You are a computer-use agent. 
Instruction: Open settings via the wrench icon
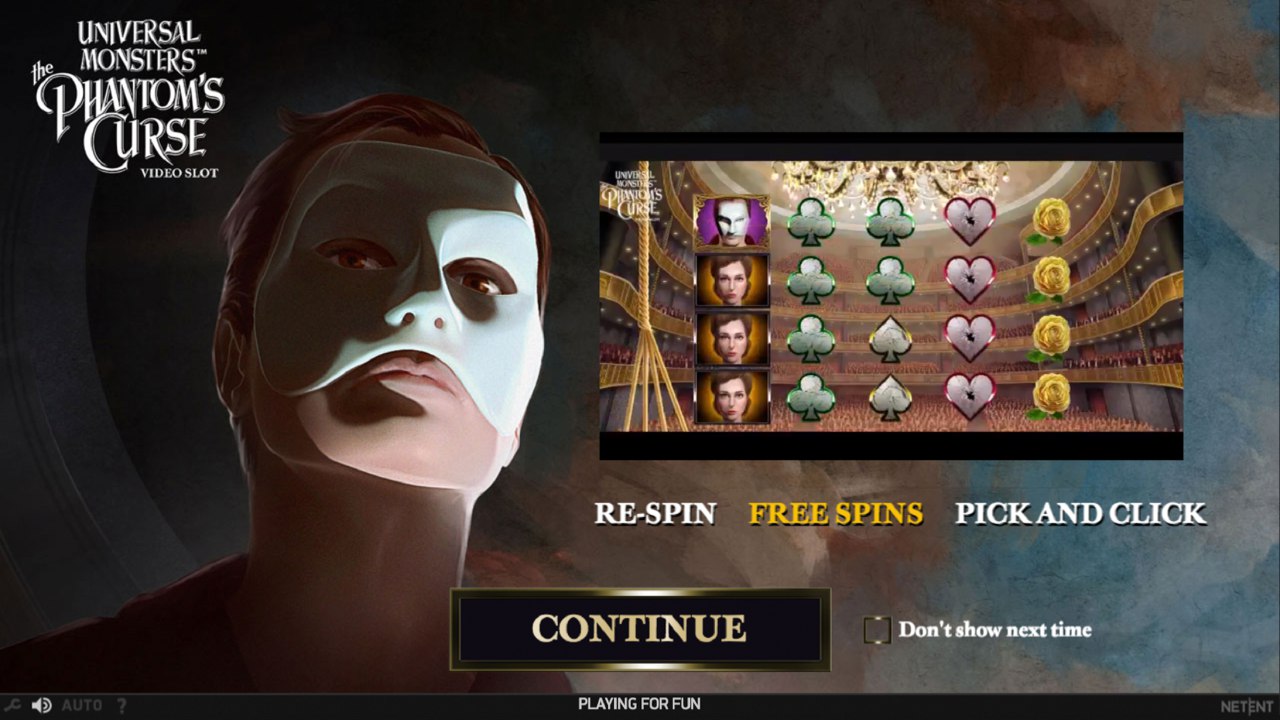tap(14, 705)
